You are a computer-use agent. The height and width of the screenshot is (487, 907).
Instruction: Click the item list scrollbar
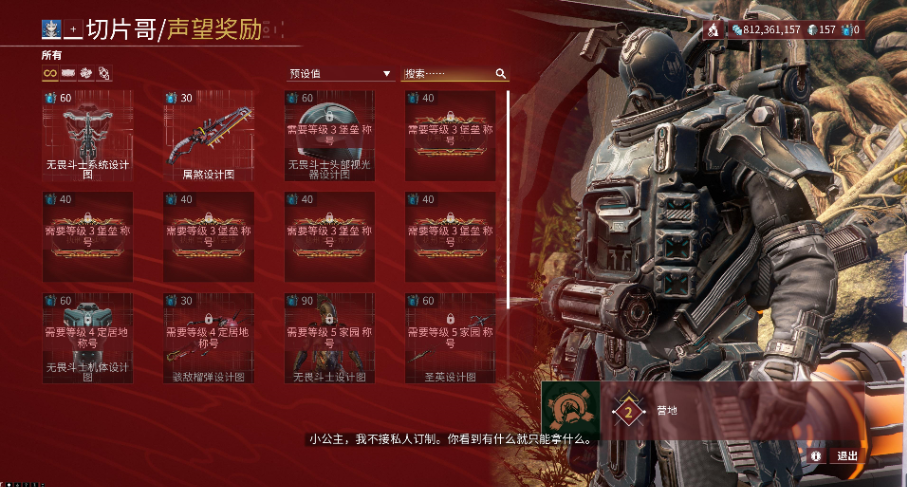coord(509,200)
